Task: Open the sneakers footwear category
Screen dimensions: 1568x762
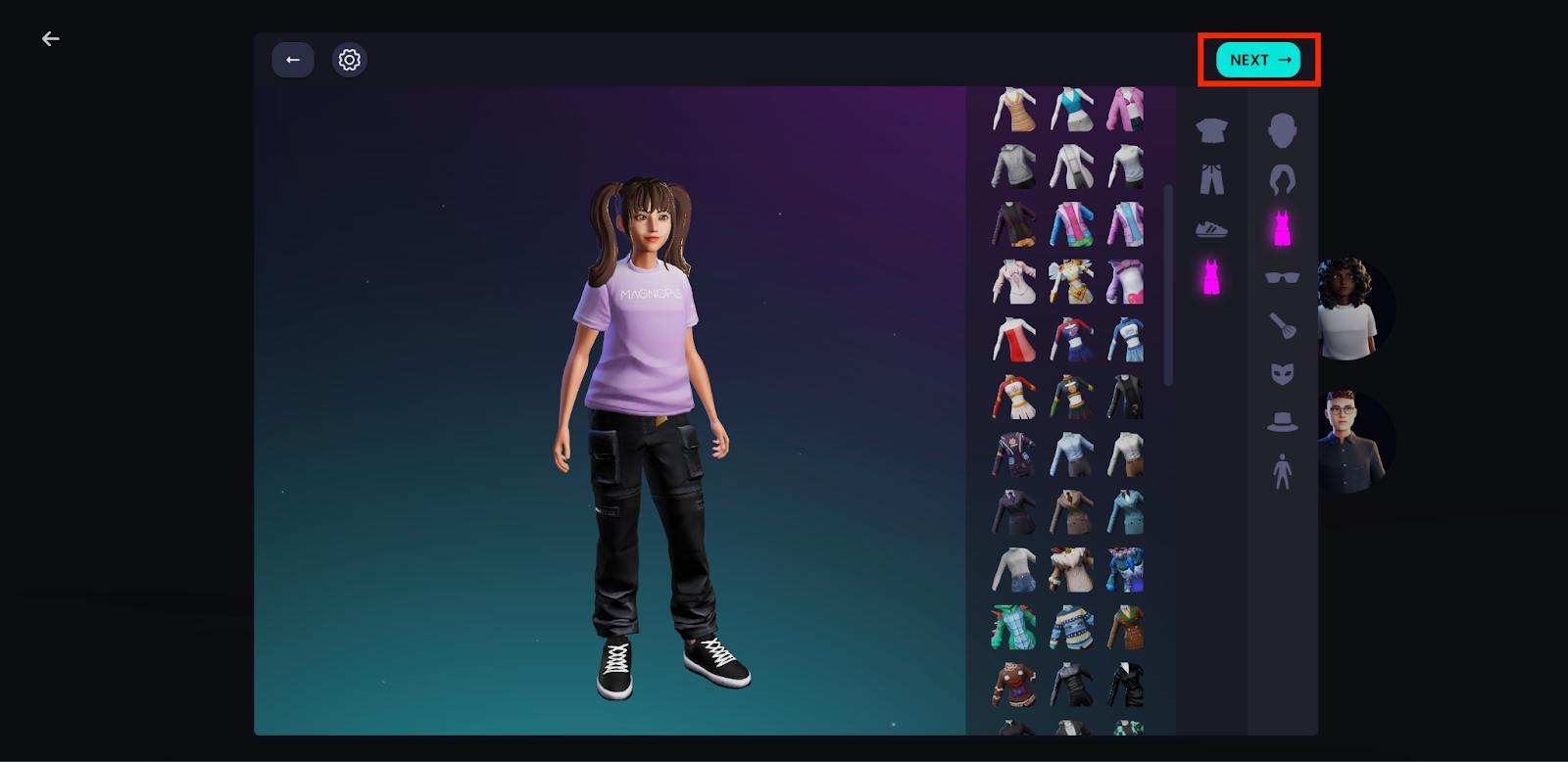Action: [x=1211, y=229]
